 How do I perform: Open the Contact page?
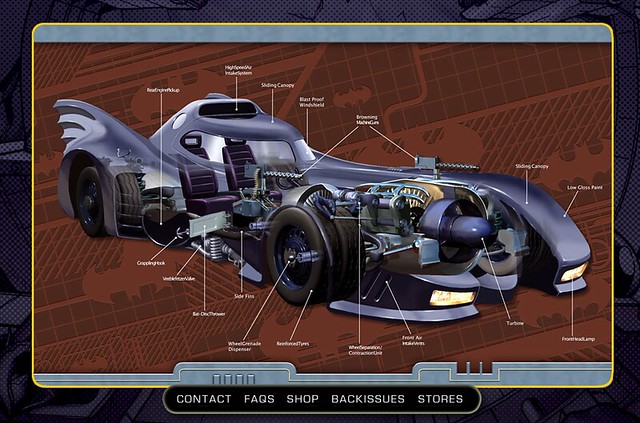[x=203, y=399]
